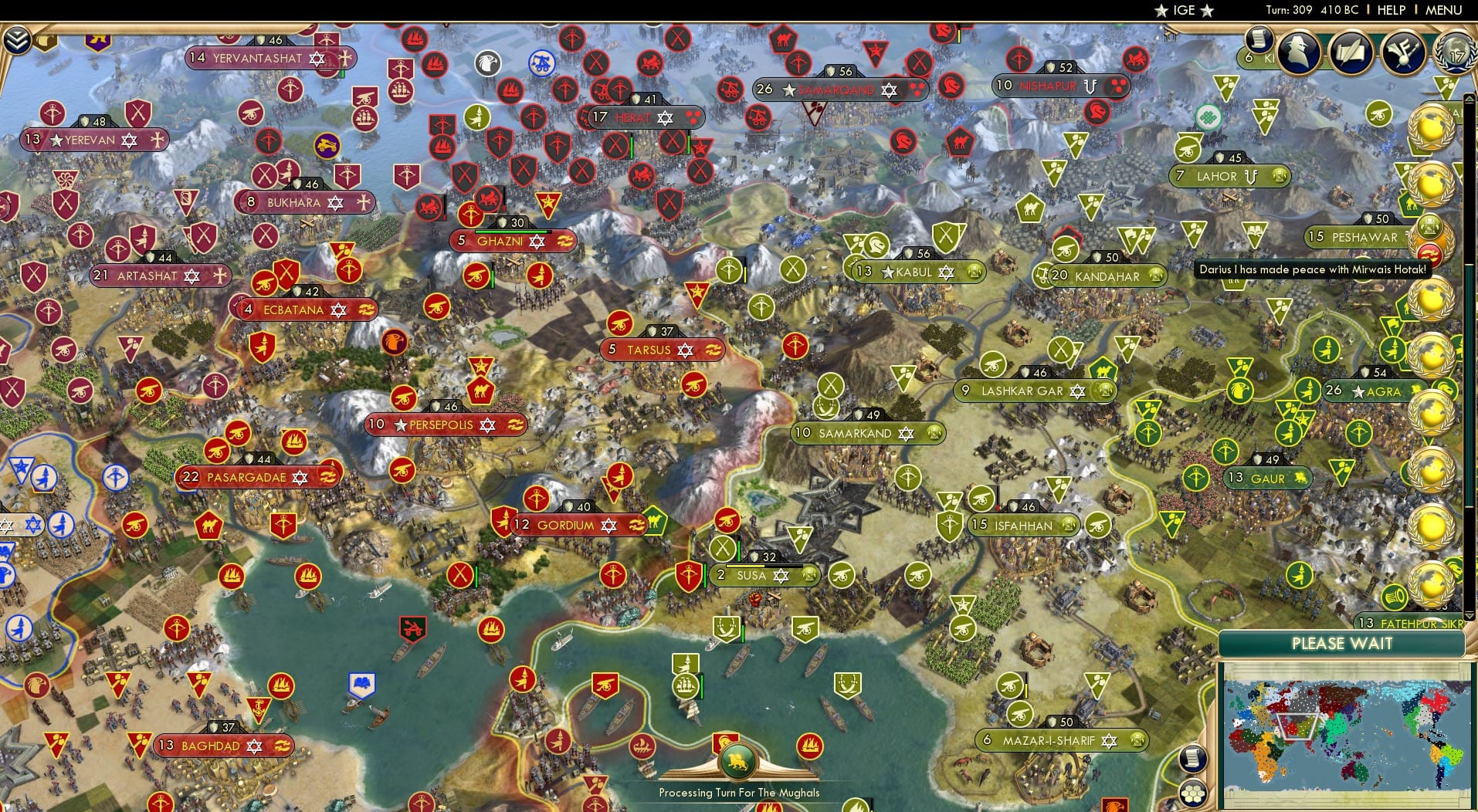The height and width of the screenshot is (812, 1478).
Task: Open the IGE editor from the top bar
Action: coord(1184,10)
